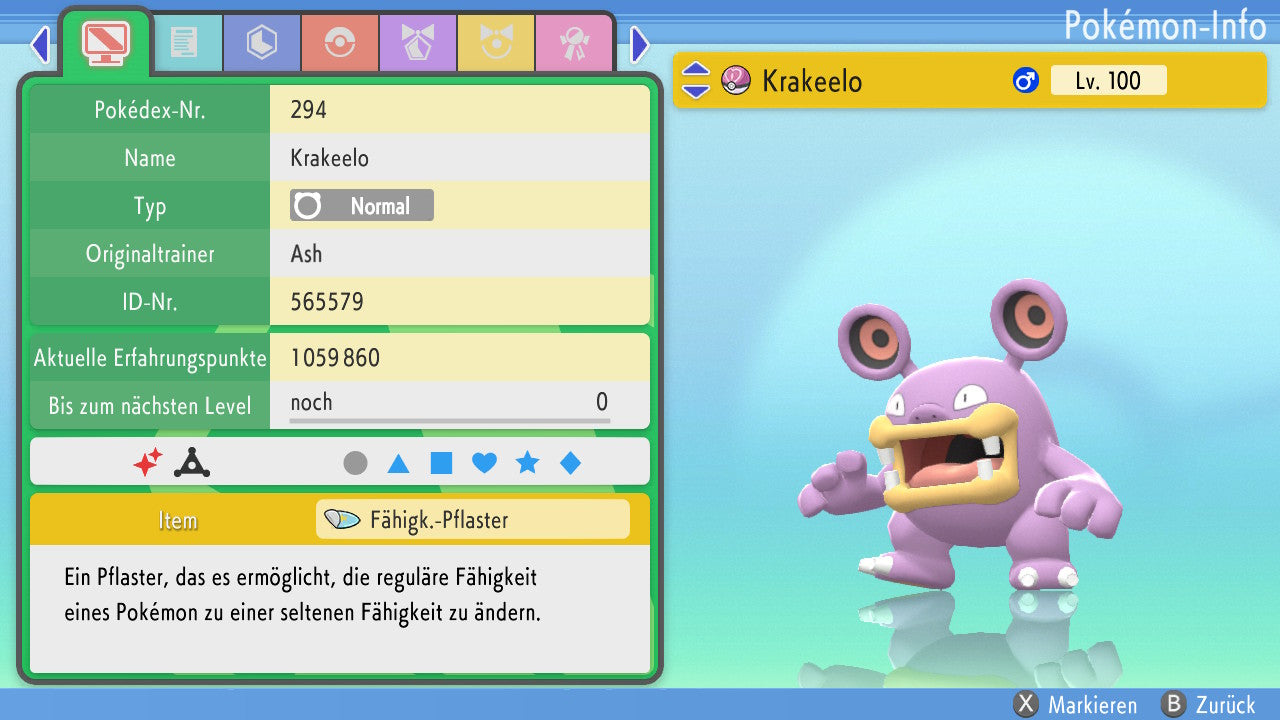This screenshot has width=1280, height=720.
Task: Switch Pokémon with the up-down arrows by Krakeelo
Action: pyautogui.click(x=695, y=80)
